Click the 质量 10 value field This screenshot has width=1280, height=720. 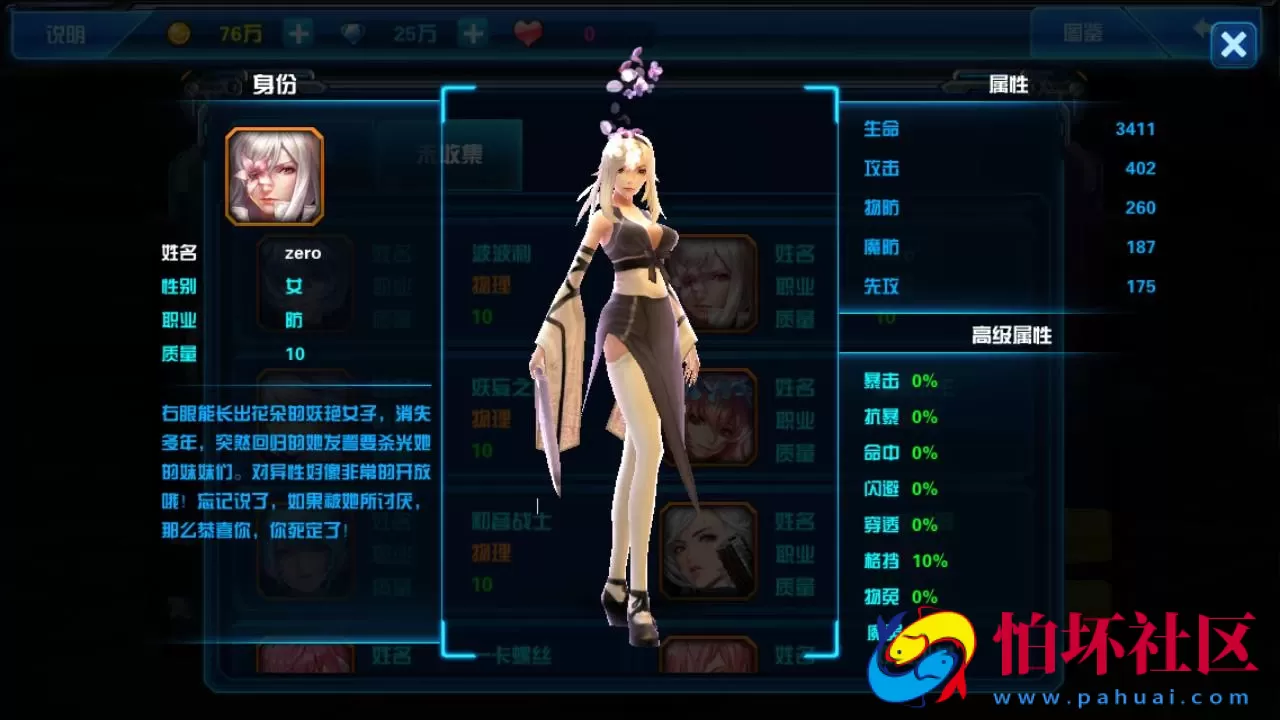pos(295,353)
